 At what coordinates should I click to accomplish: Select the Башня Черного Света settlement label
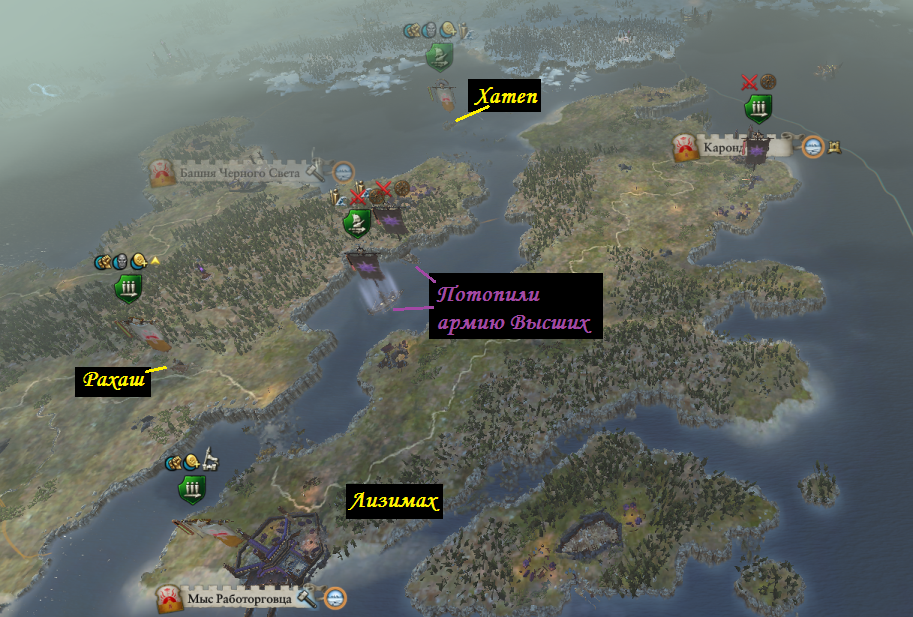pos(238,174)
